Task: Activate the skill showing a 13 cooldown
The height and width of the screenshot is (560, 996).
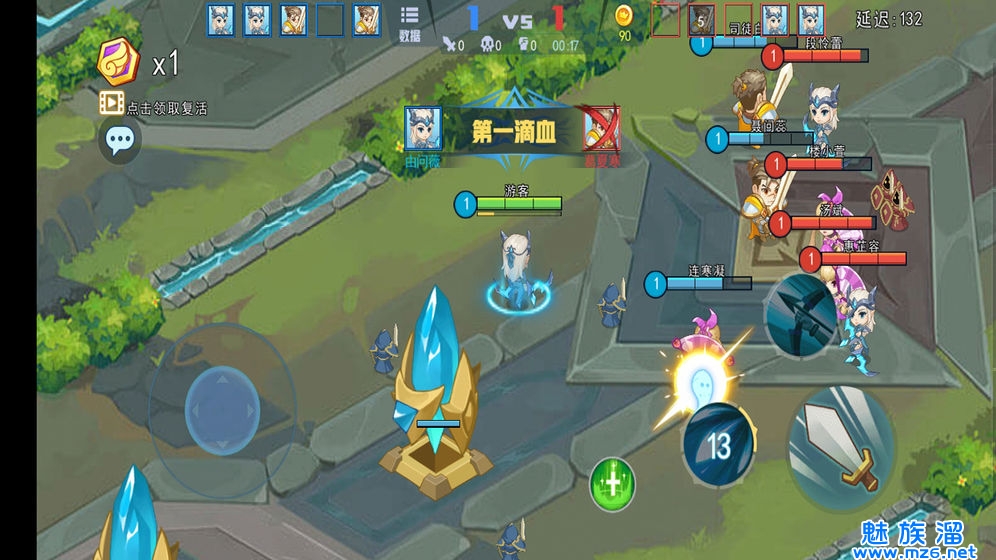Action: (718, 445)
